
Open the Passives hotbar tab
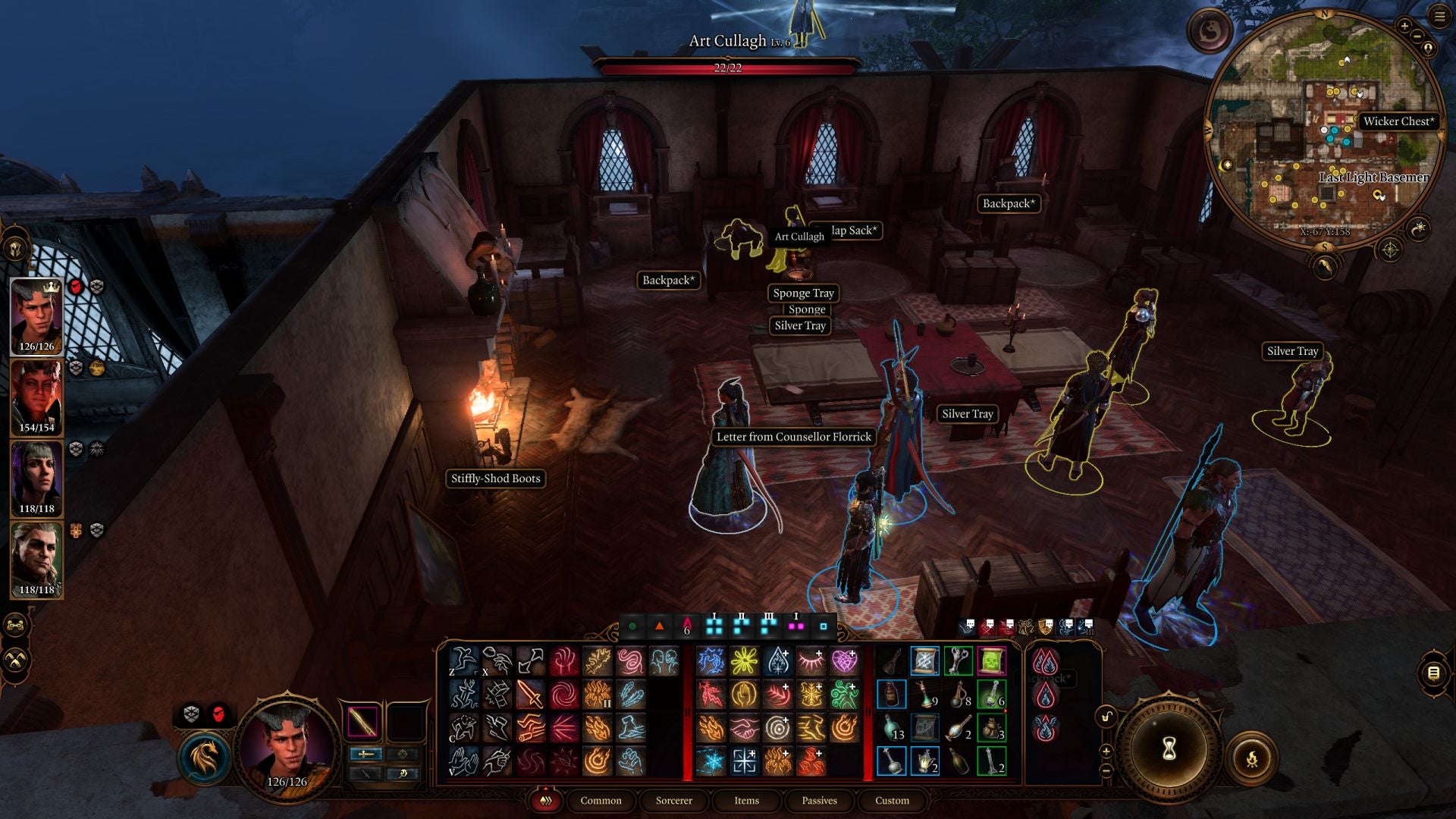[x=819, y=801]
